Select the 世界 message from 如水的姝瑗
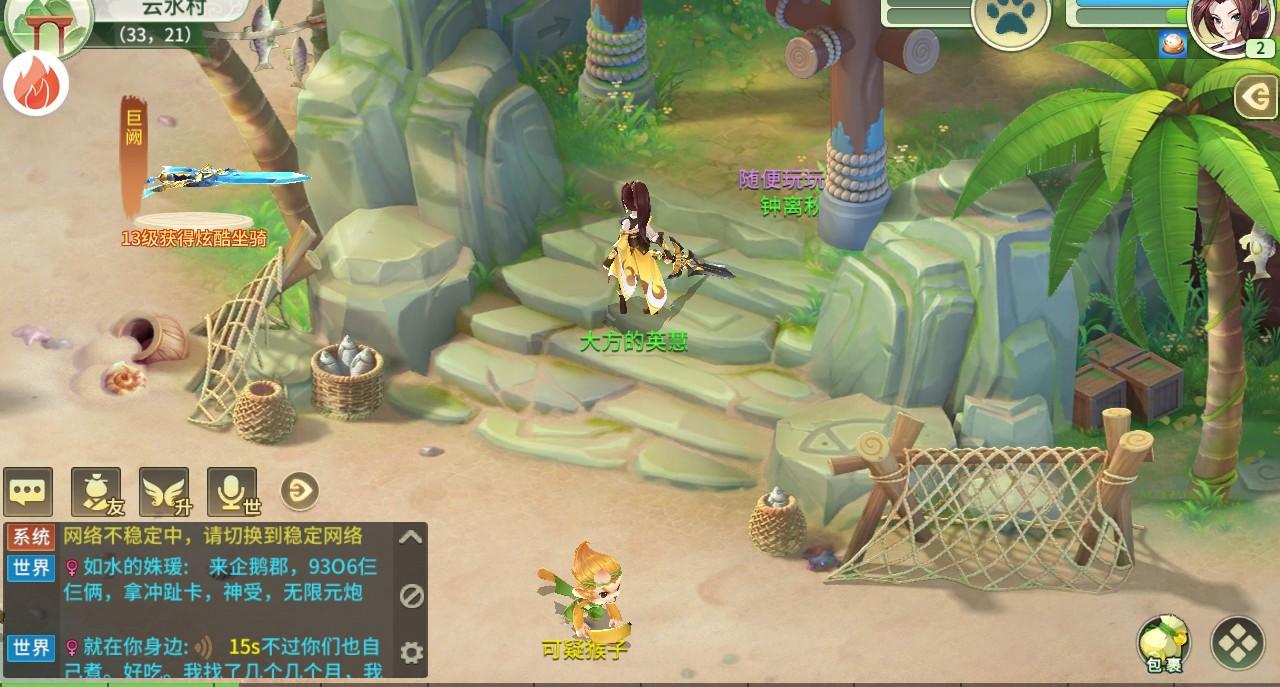The height and width of the screenshot is (687, 1280). [220, 580]
